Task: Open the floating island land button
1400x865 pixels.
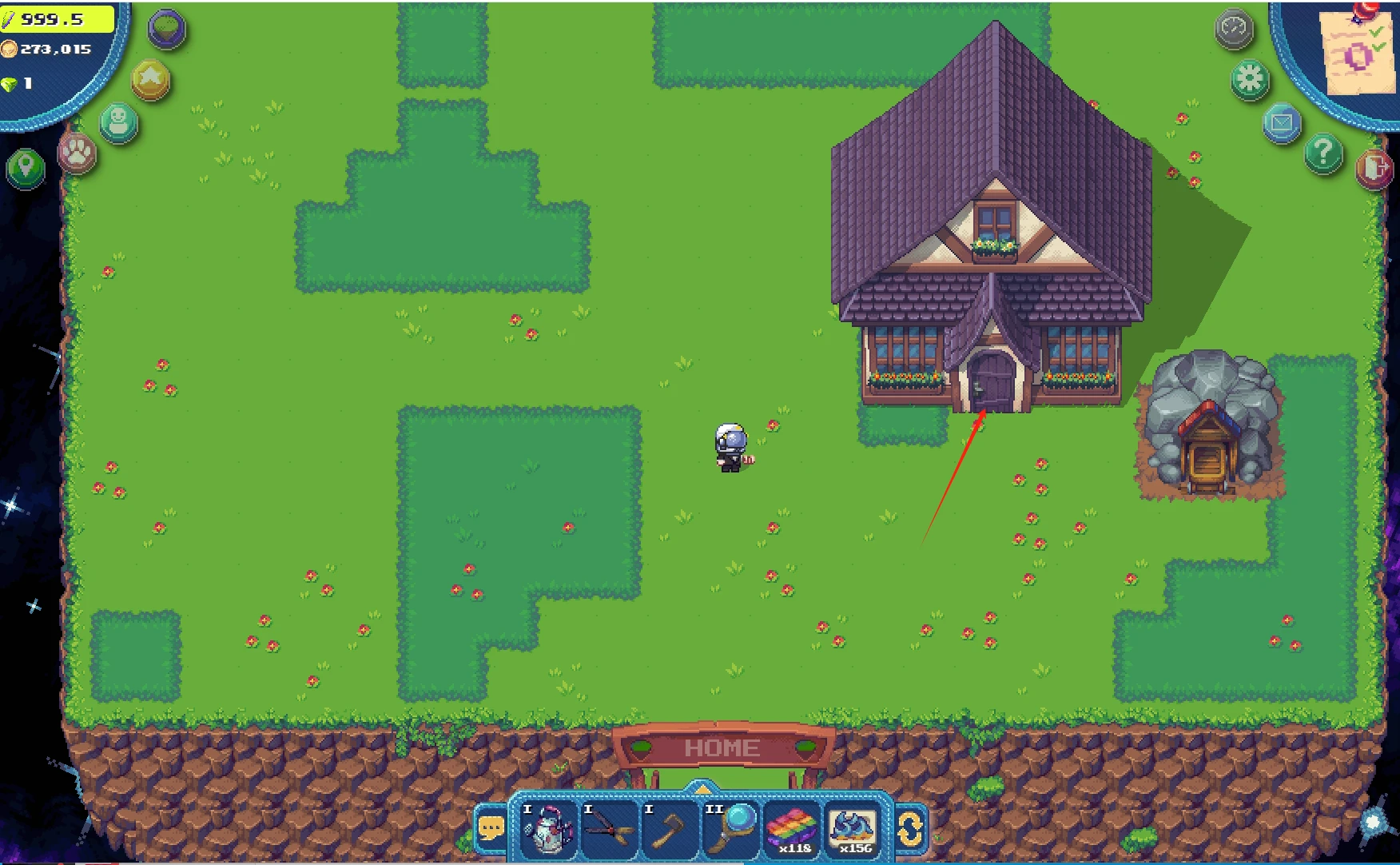Action: click(167, 30)
